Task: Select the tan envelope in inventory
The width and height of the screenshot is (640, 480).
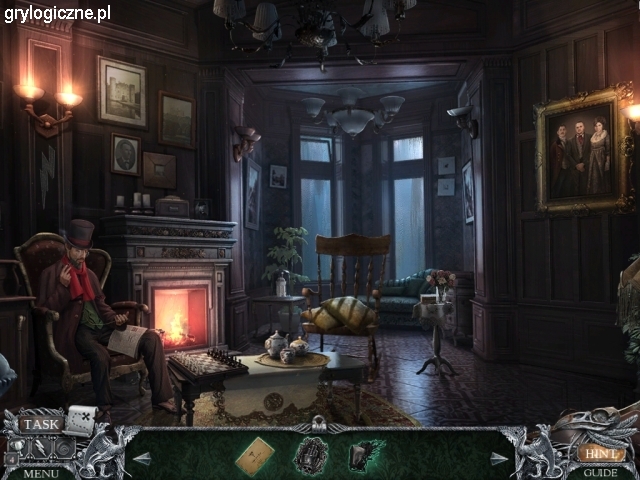Action: 254,456
